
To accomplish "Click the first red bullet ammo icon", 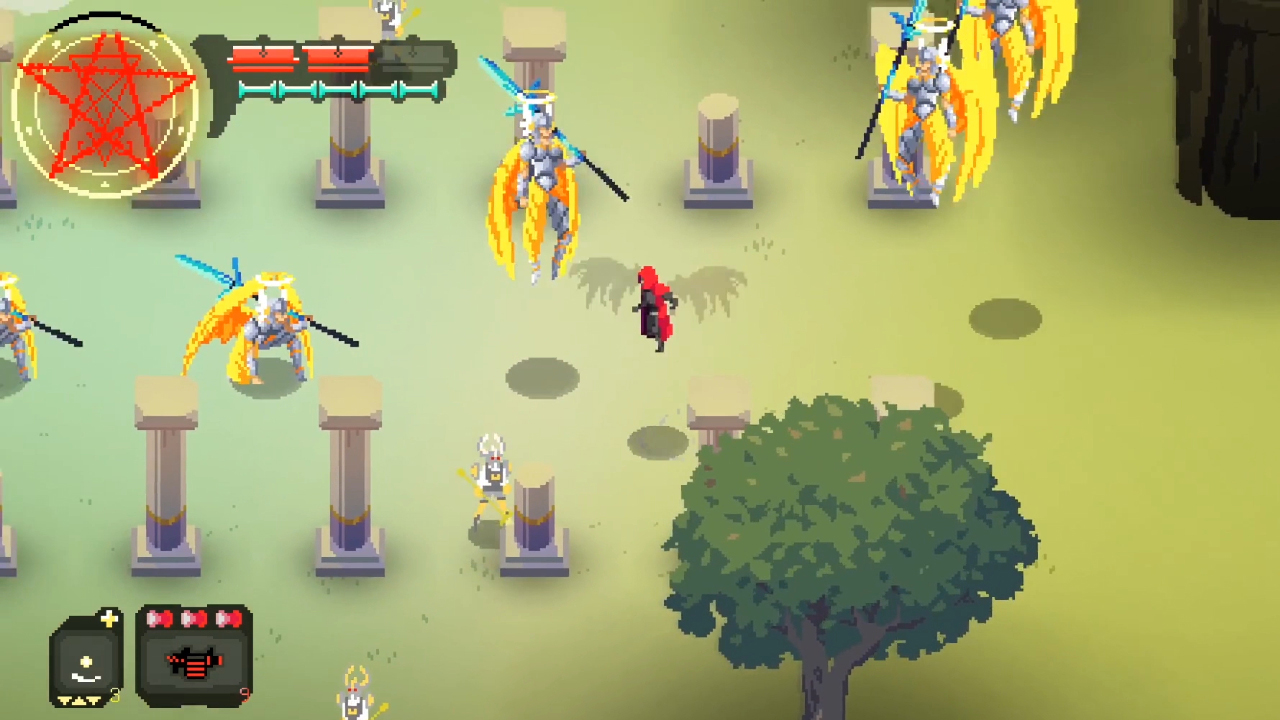I will point(158,618).
